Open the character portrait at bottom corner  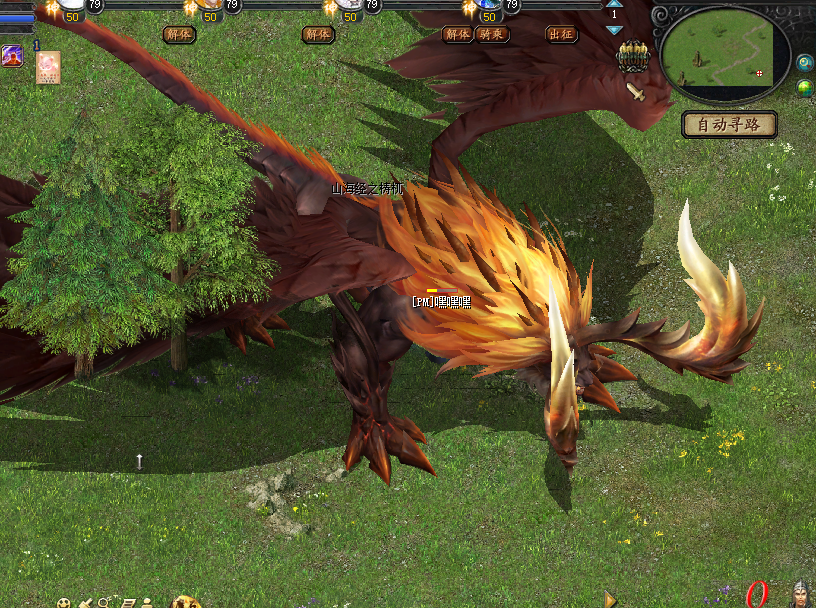click(x=801, y=595)
